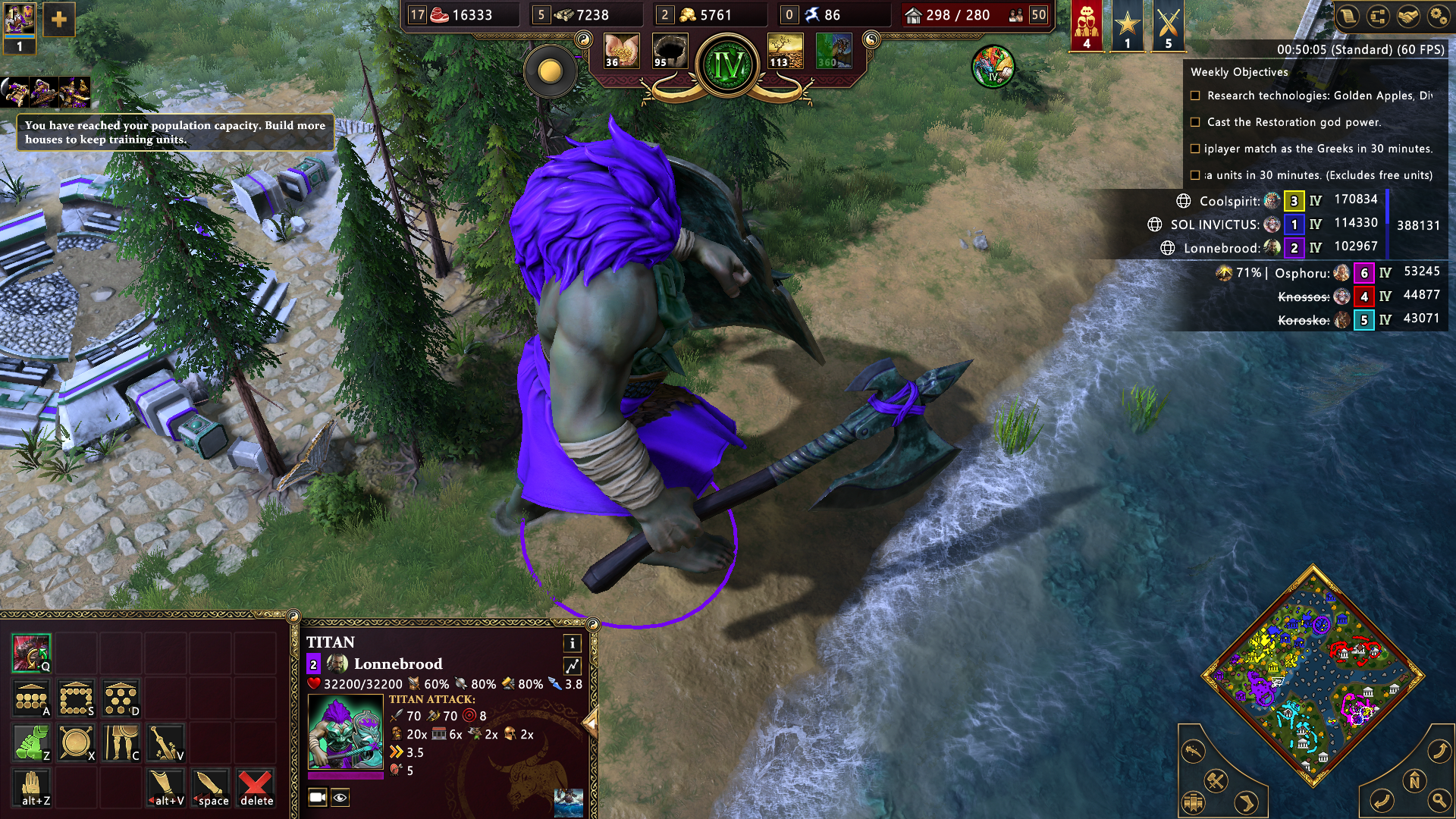Click the minimap
The width and height of the screenshot is (1456, 819).
[x=1313, y=675]
